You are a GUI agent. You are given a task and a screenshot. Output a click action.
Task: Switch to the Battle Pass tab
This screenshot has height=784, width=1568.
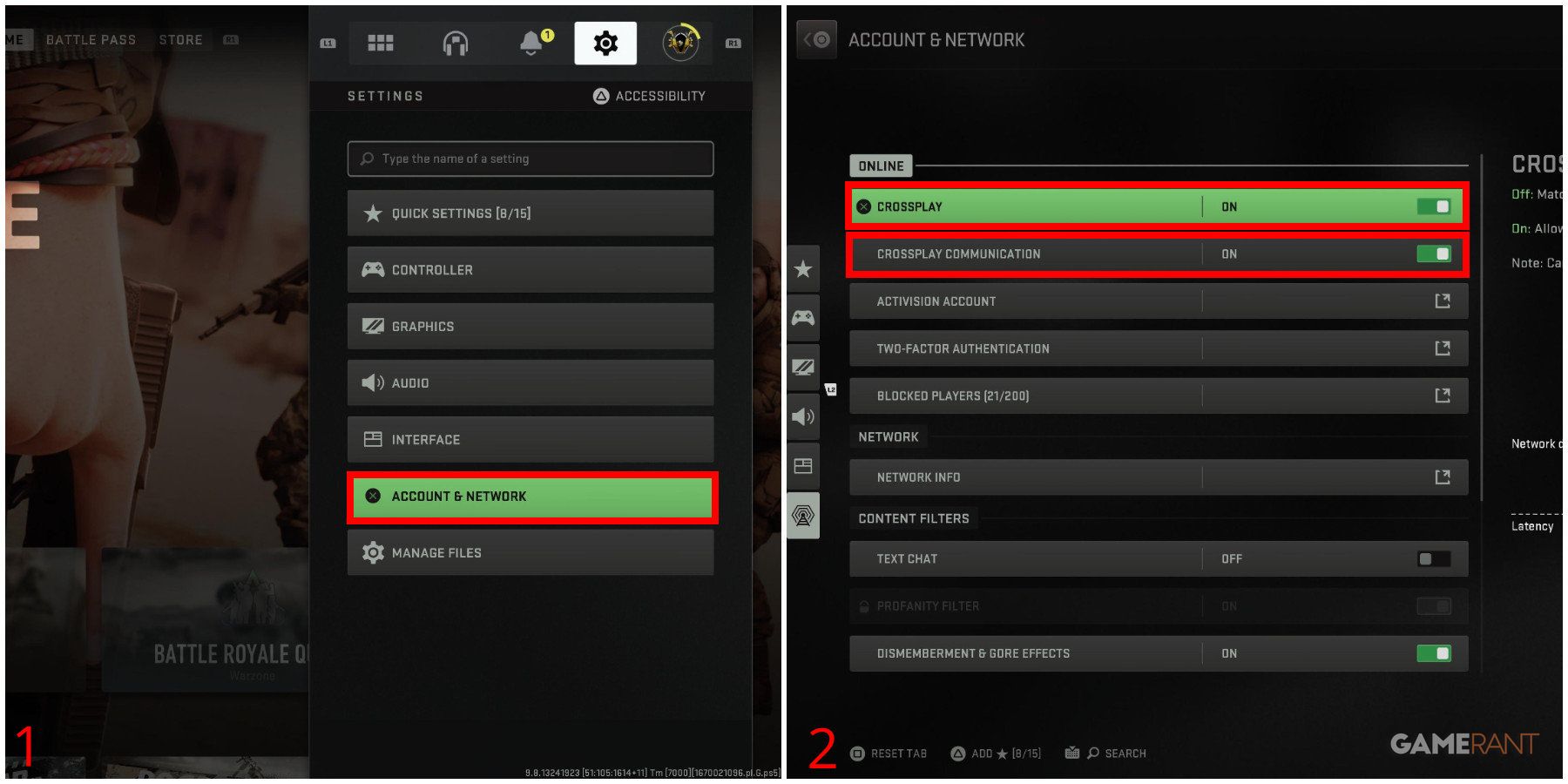click(x=91, y=39)
